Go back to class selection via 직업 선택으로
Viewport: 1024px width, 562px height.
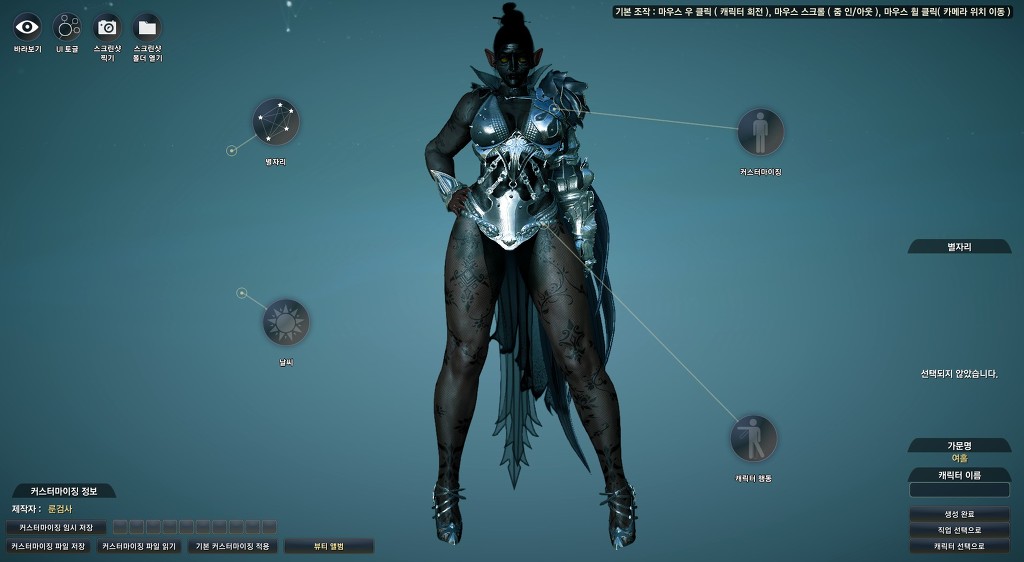(959, 531)
